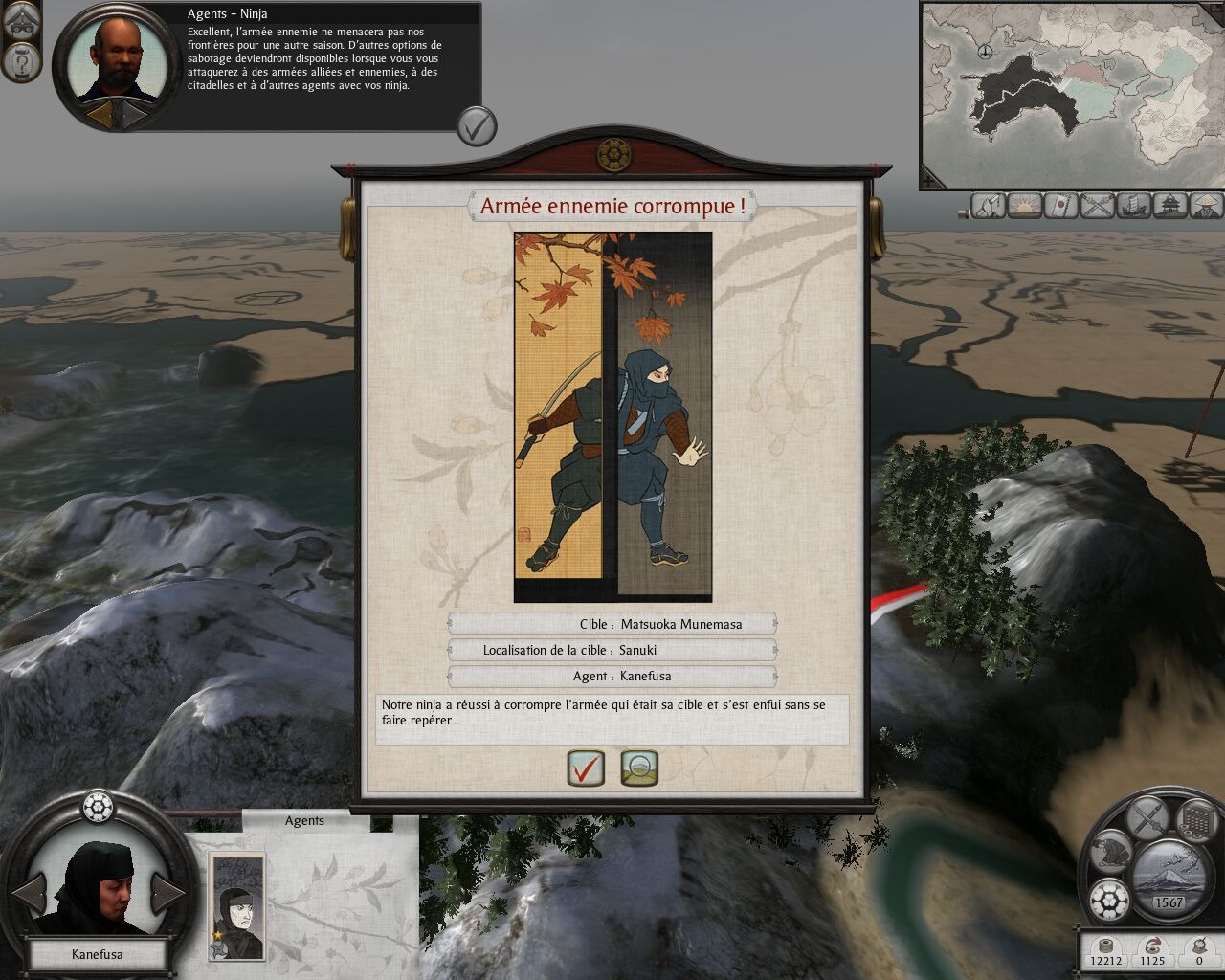The height and width of the screenshot is (980, 1225).
Task: Show the next advisor message
Action: 133,115
